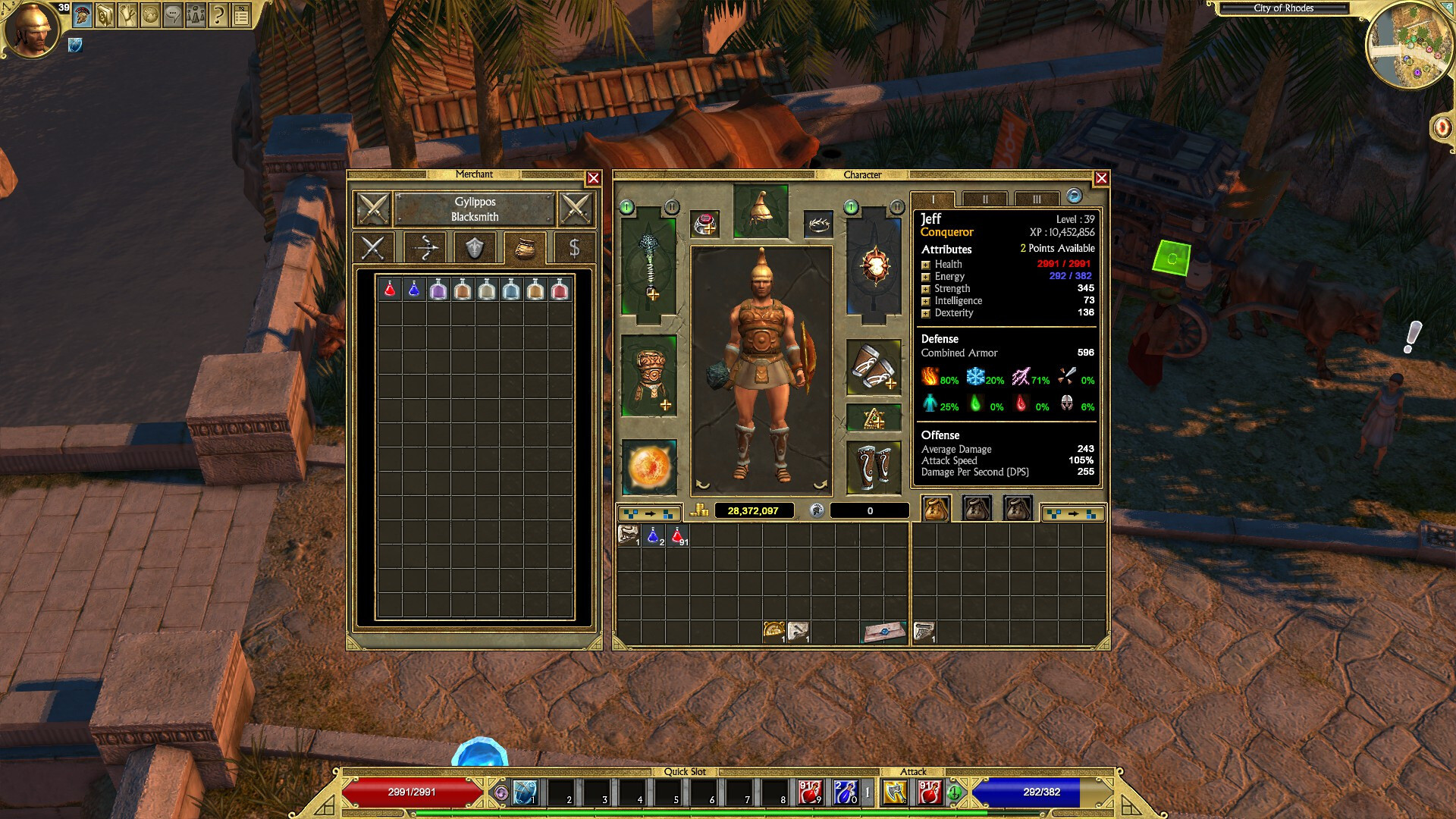This screenshot has height=819, width=1456.
Task: Open the help question mark menu
Action: click(218, 14)
